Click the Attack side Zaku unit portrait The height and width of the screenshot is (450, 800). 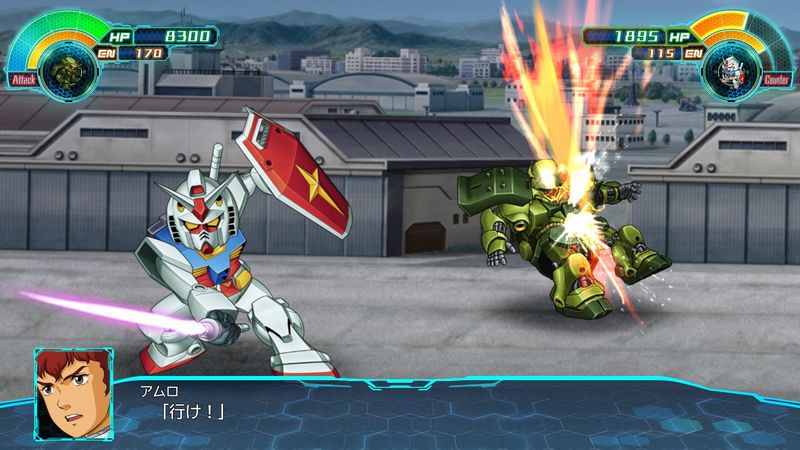click(72, 67)
